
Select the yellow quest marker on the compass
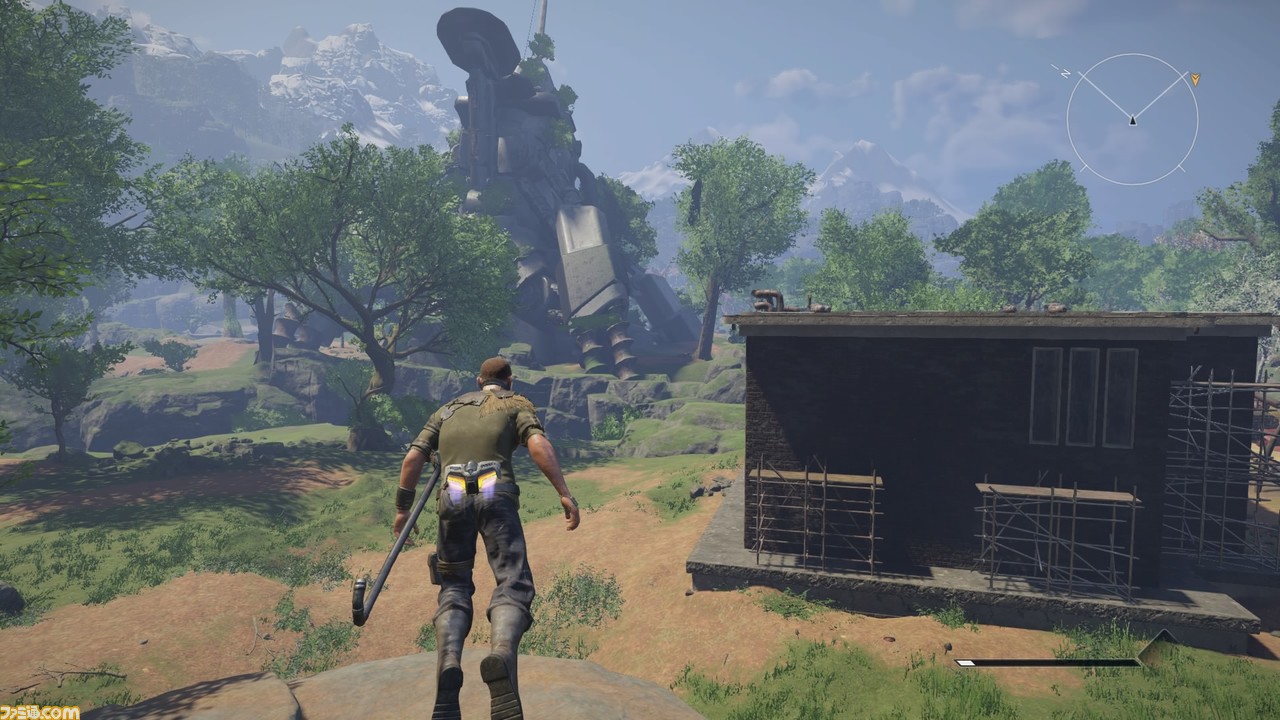coord(1195,78)
